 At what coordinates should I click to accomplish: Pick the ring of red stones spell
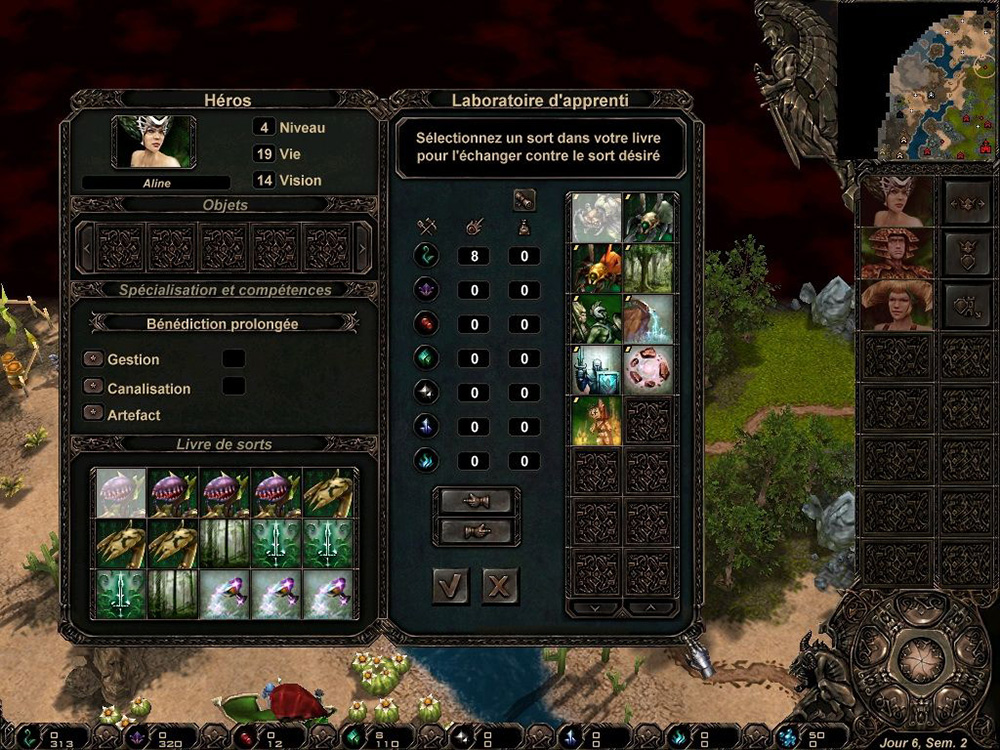tap(649, 370)
